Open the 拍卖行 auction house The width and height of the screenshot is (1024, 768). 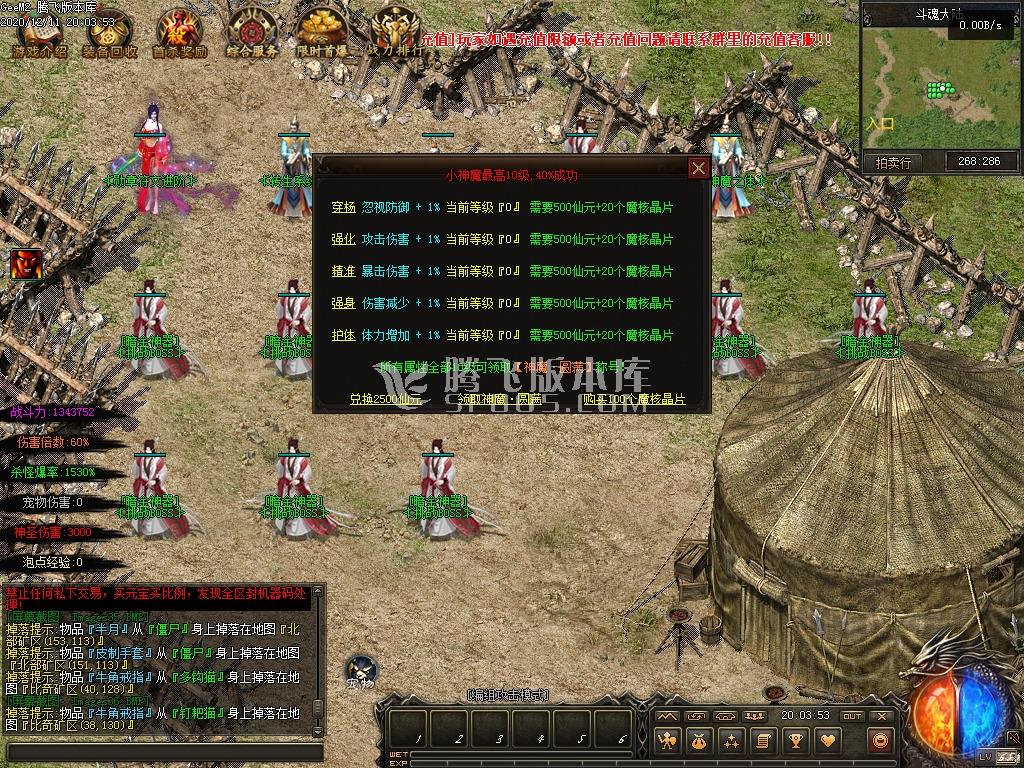[x=893, y=161]
